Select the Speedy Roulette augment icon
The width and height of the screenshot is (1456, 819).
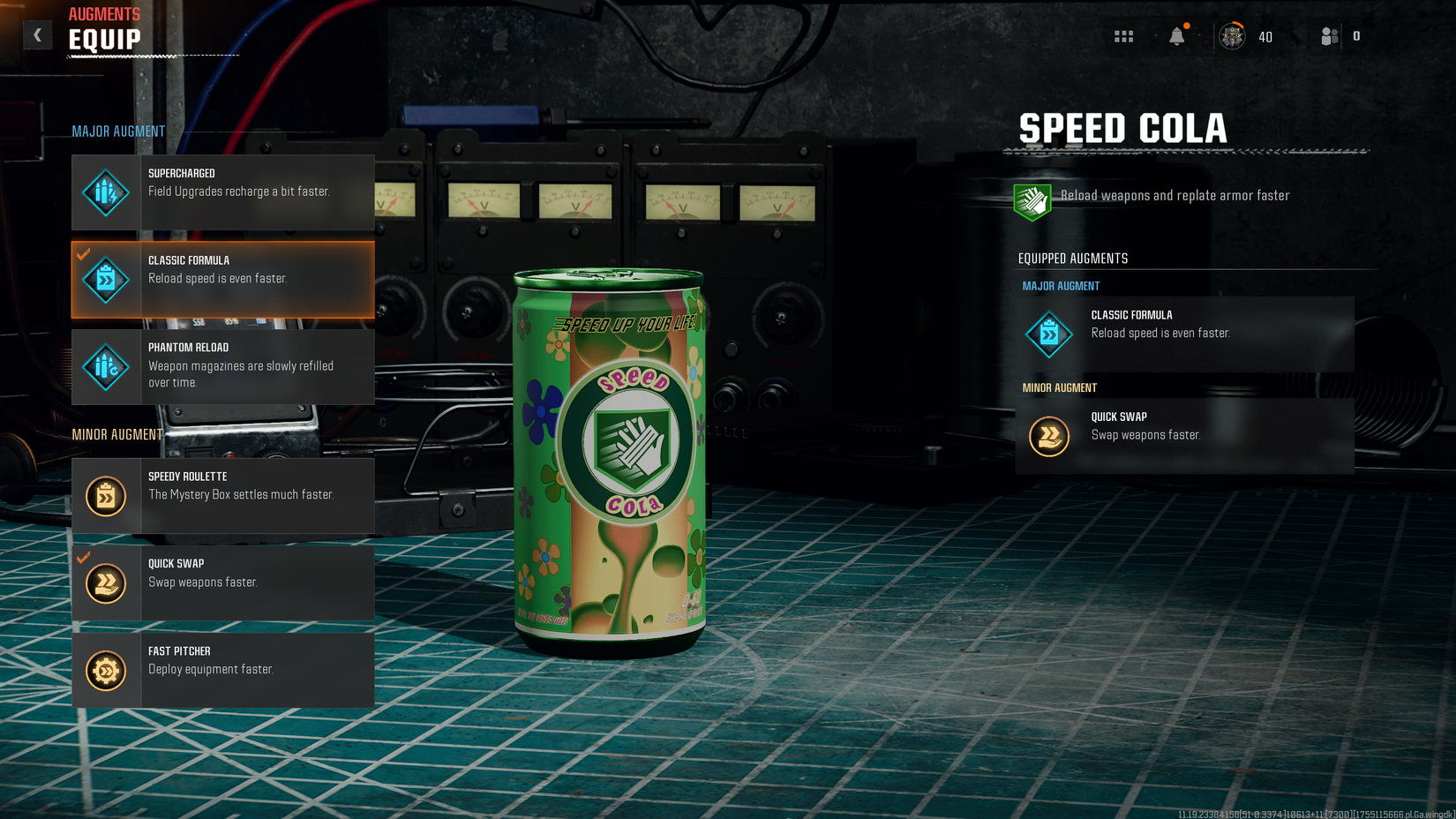coord(105,495)
